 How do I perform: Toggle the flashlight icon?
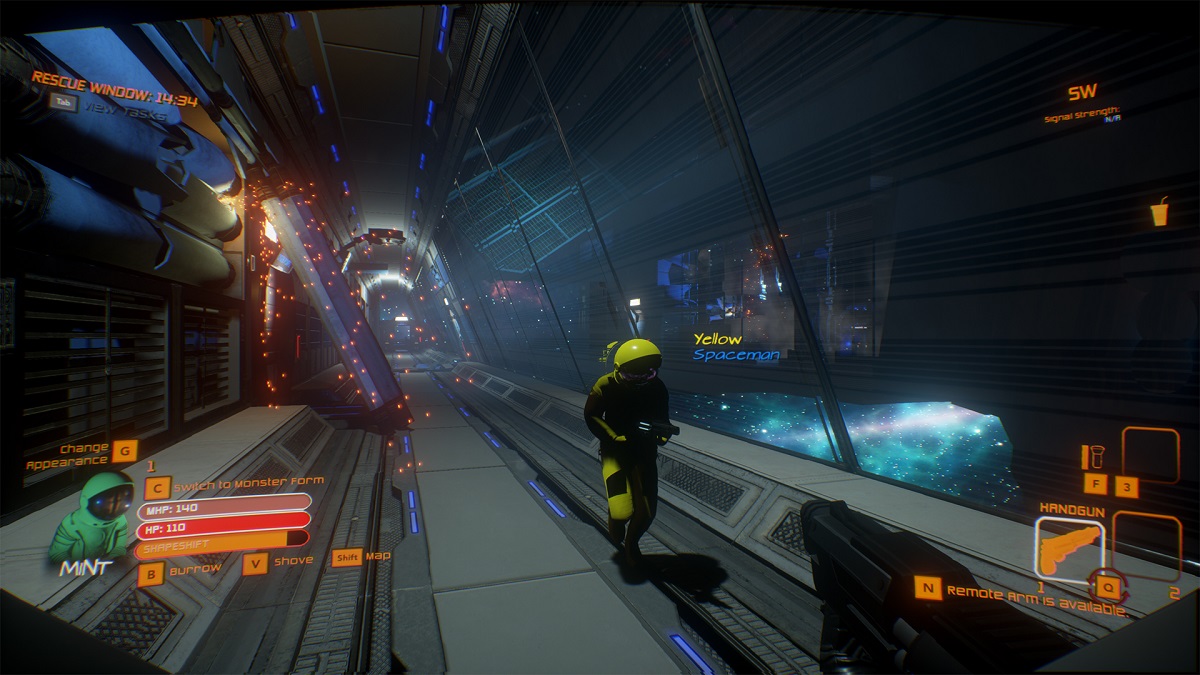[1092, 457]
